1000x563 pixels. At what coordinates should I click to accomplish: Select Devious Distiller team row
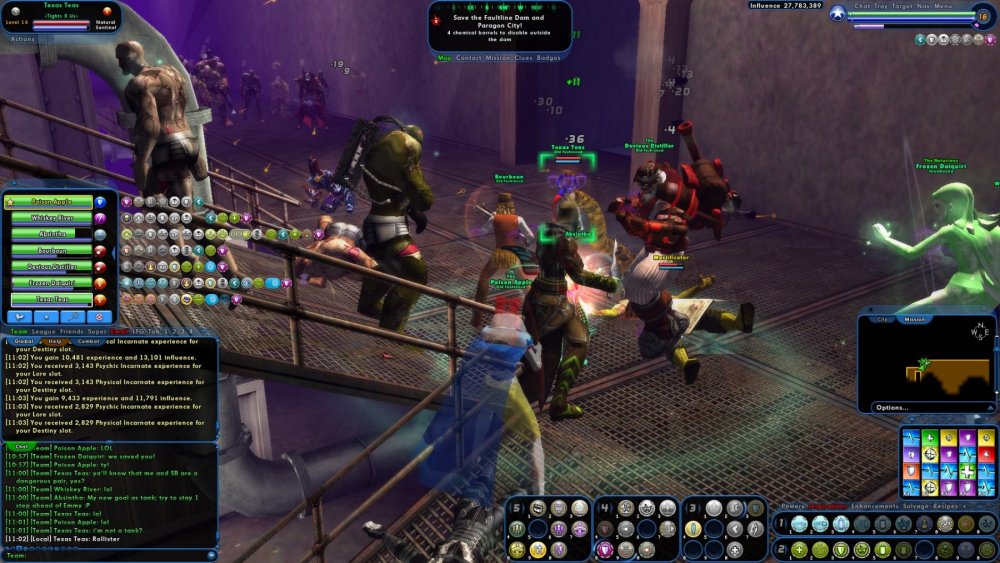click(52, 267)
